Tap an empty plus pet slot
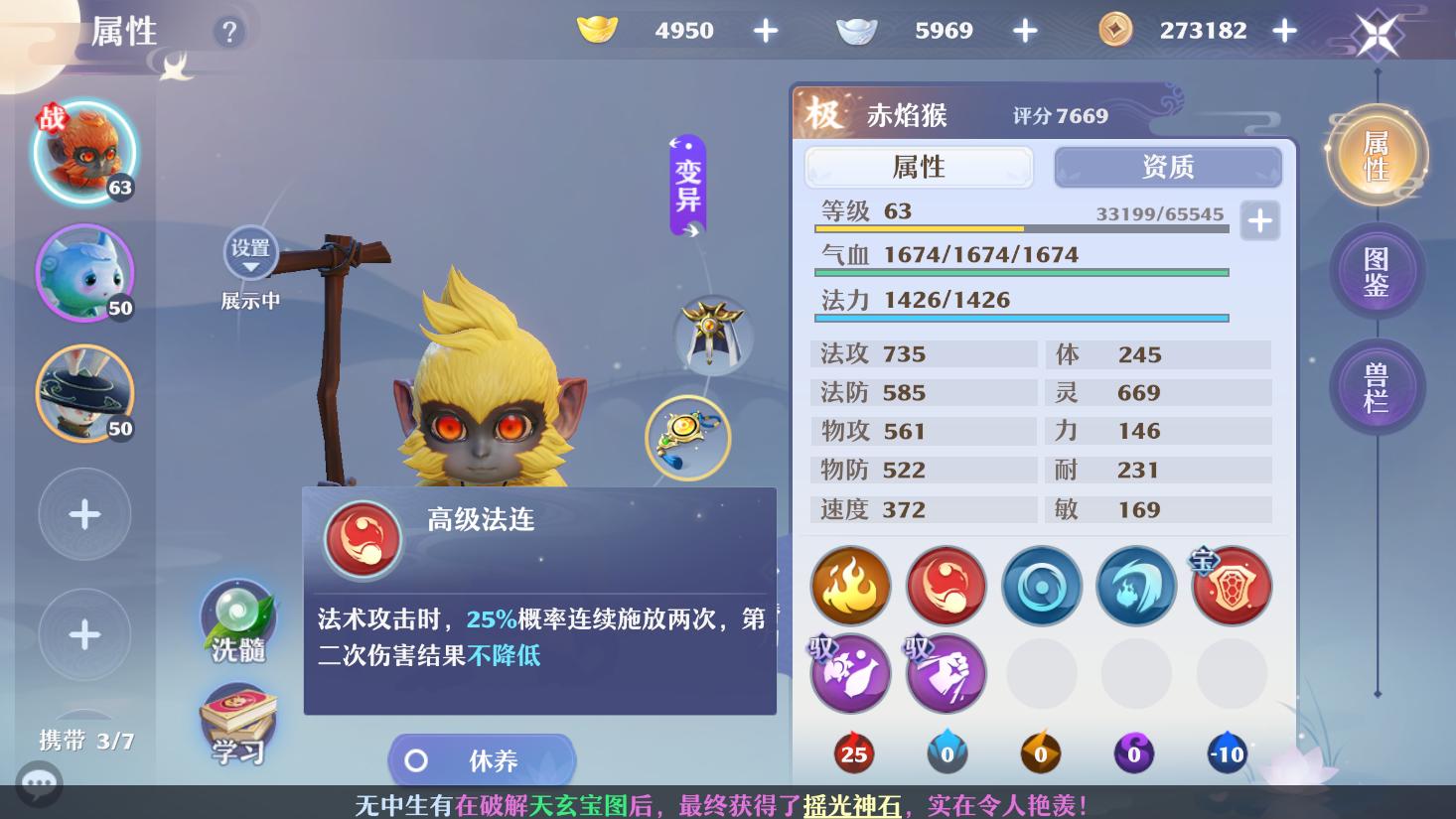The image size is (1456, 819). tap(84, 514)
